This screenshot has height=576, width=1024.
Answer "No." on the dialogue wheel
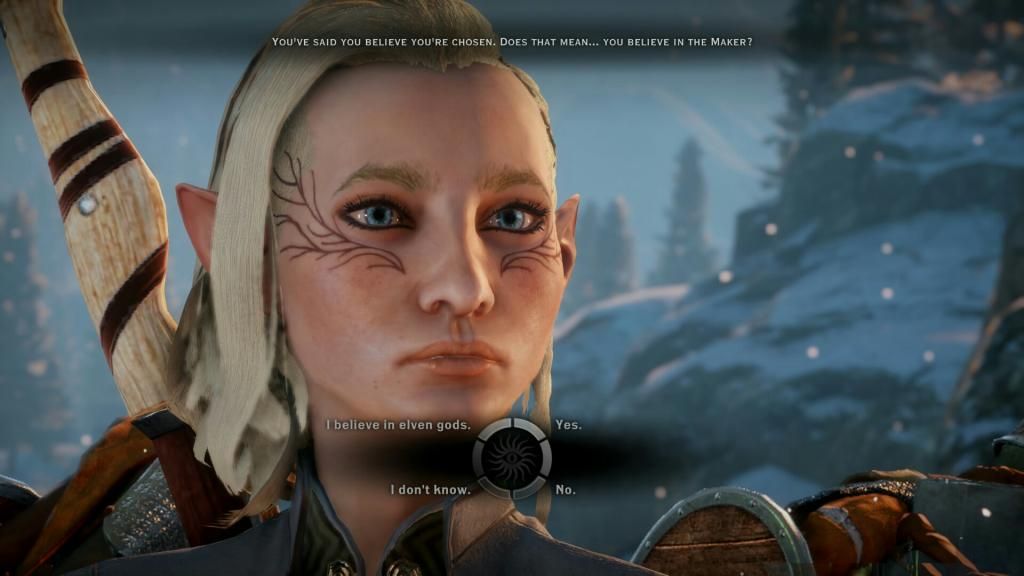pyautogui.click(x=565, y=490)
